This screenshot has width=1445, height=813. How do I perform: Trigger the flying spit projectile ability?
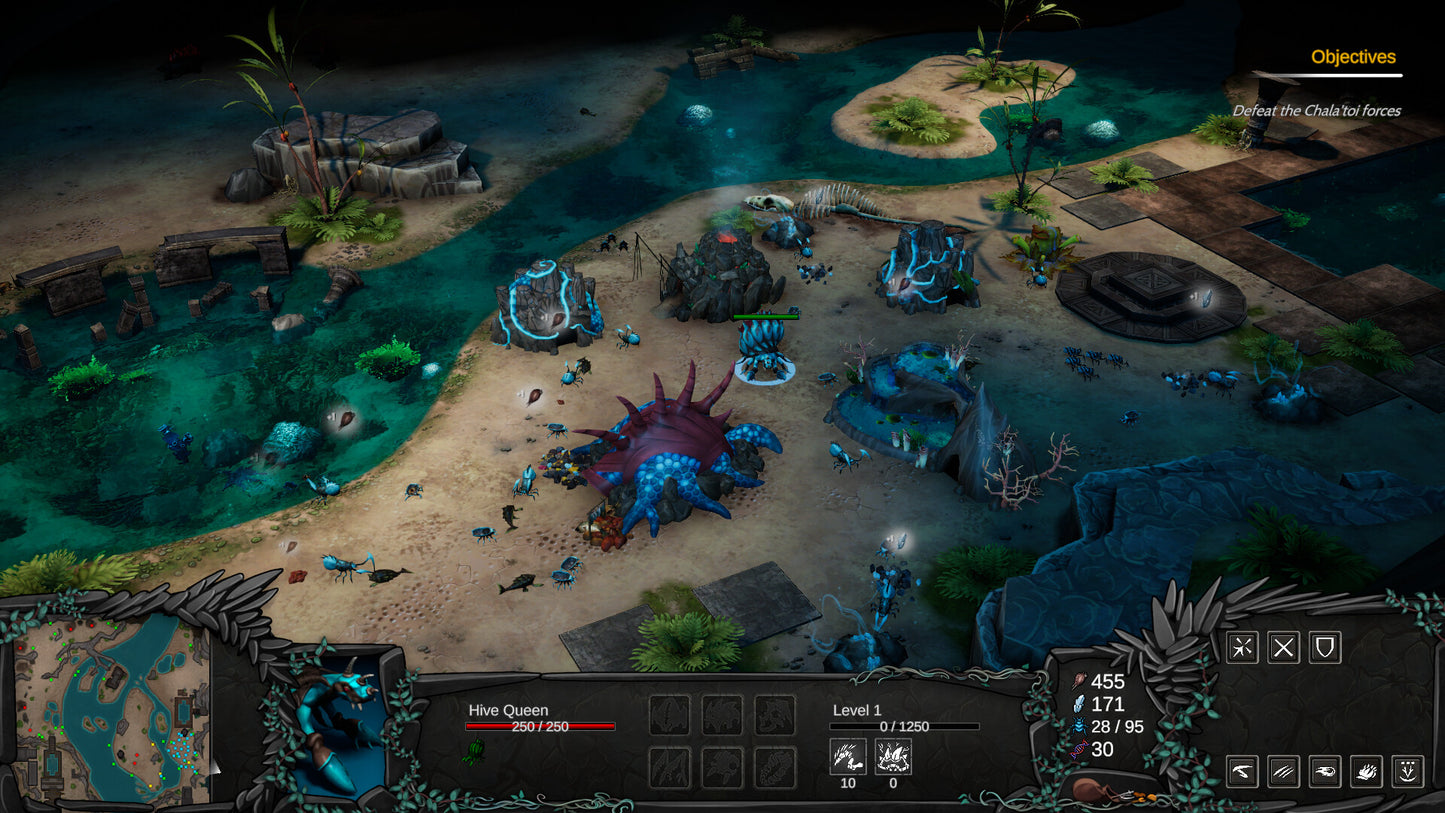[1325, 771]
